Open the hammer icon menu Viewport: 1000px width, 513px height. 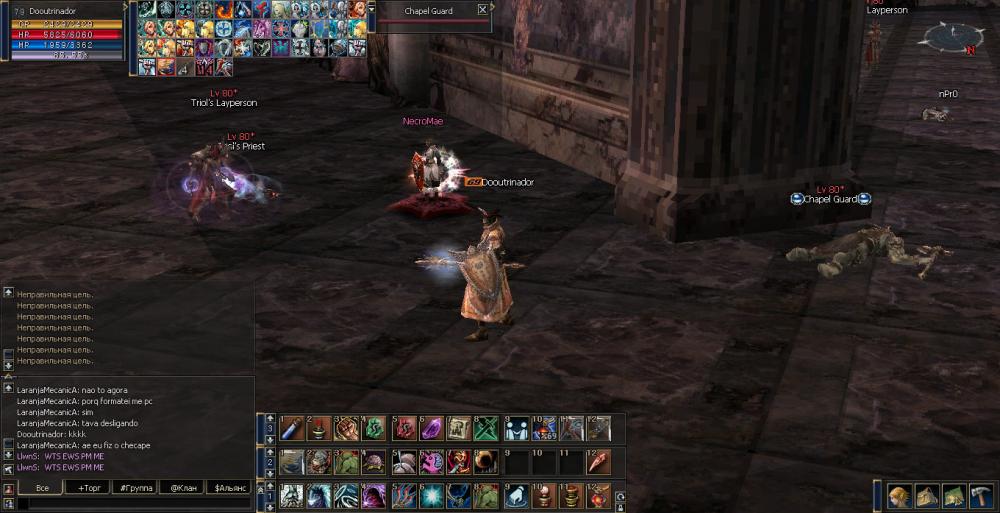(980, 496)
